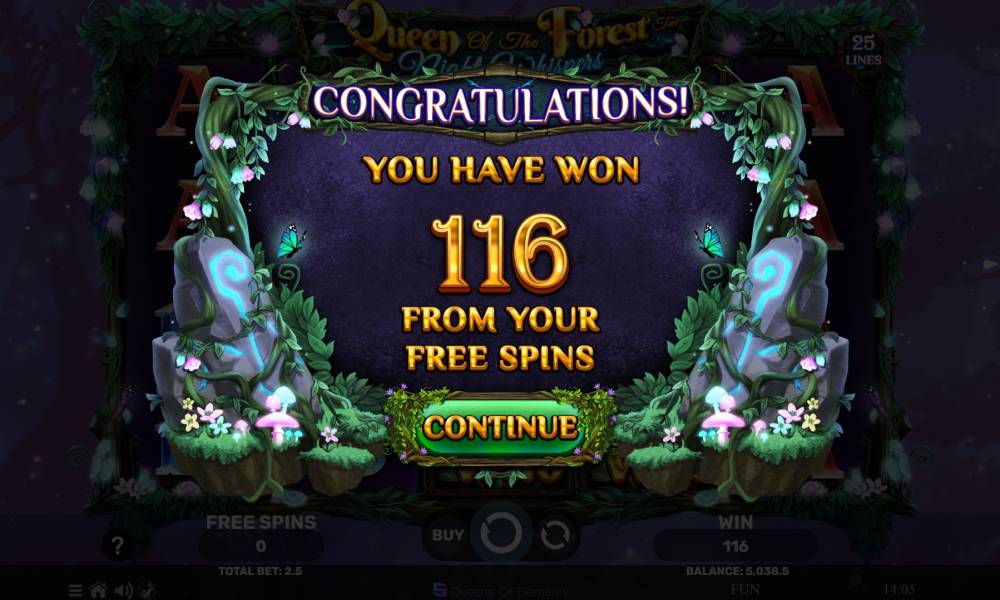Screen dimensions: 1000x600
Task: Open the question mark help button
Action: pos(118,546)
